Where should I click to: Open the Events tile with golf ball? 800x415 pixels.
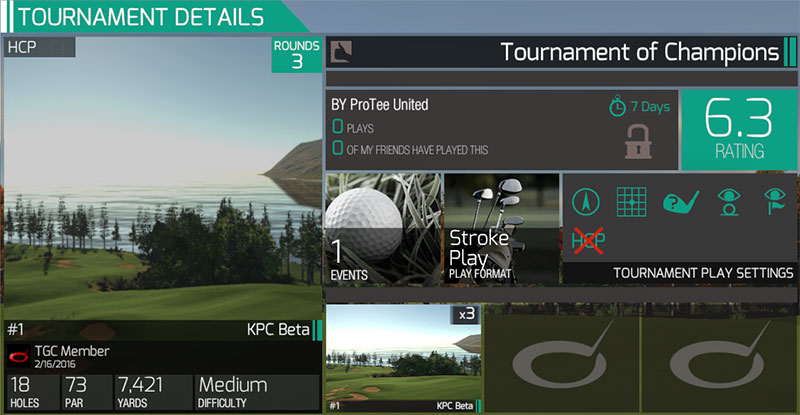pyautogui.click(x=382, y=228)
